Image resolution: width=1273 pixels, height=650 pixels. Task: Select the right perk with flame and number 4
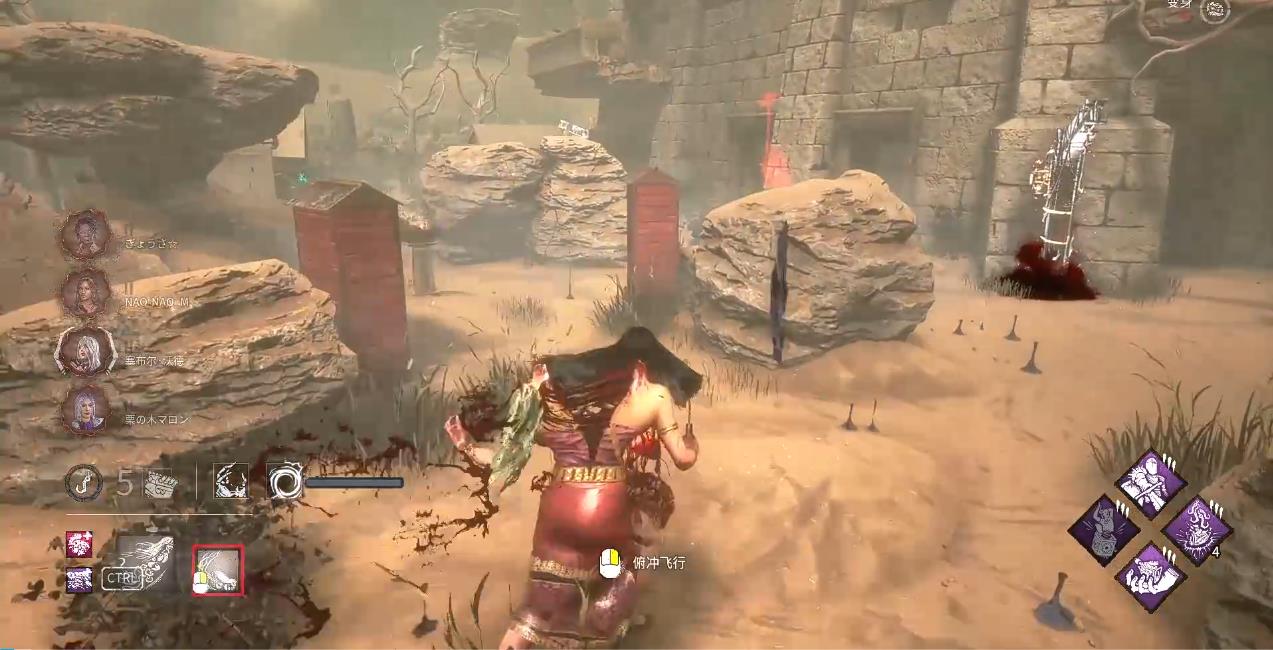coord(1197,531)
